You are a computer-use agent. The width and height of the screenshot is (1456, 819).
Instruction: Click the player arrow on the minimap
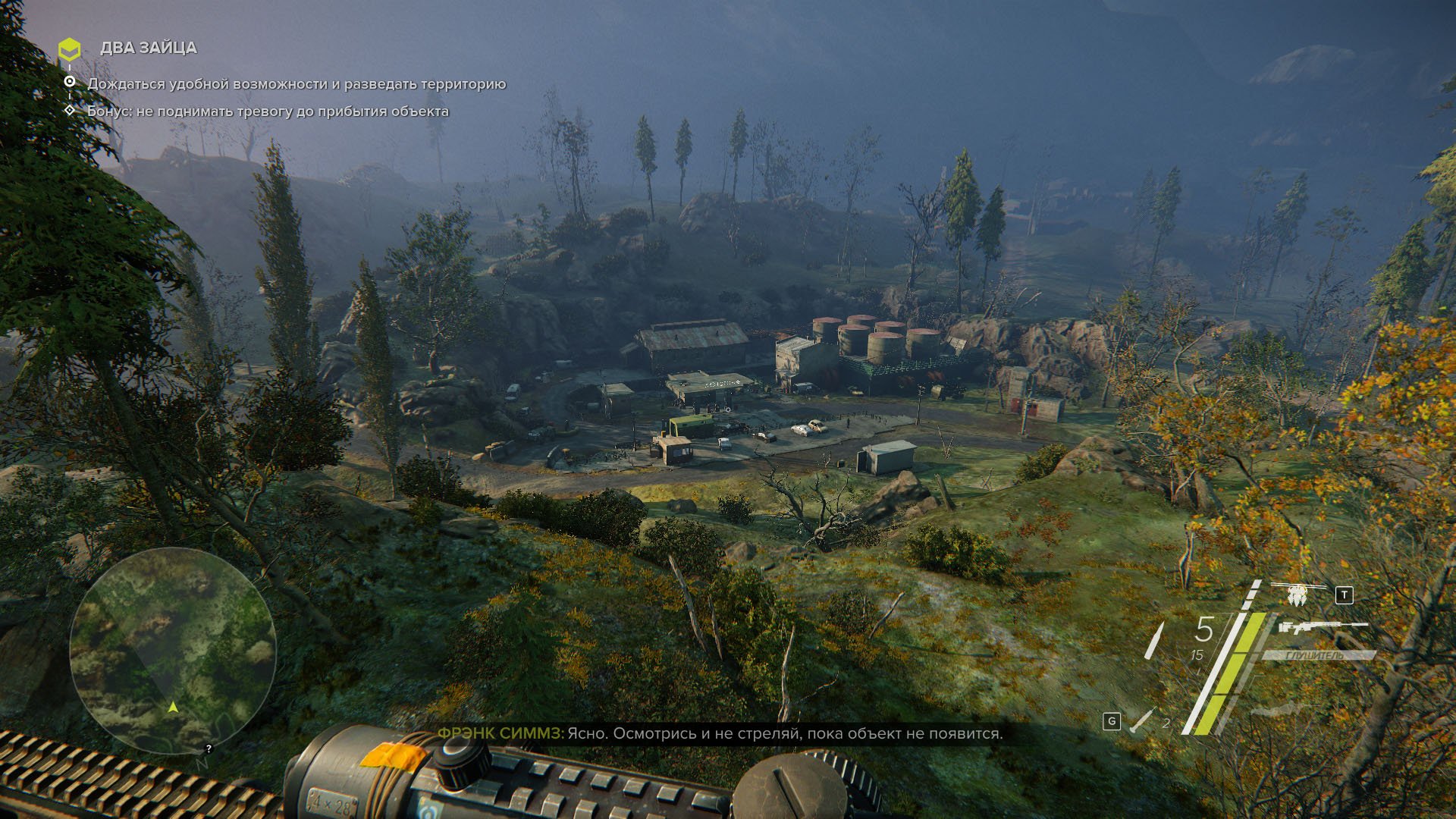click(x=173, y=707)
